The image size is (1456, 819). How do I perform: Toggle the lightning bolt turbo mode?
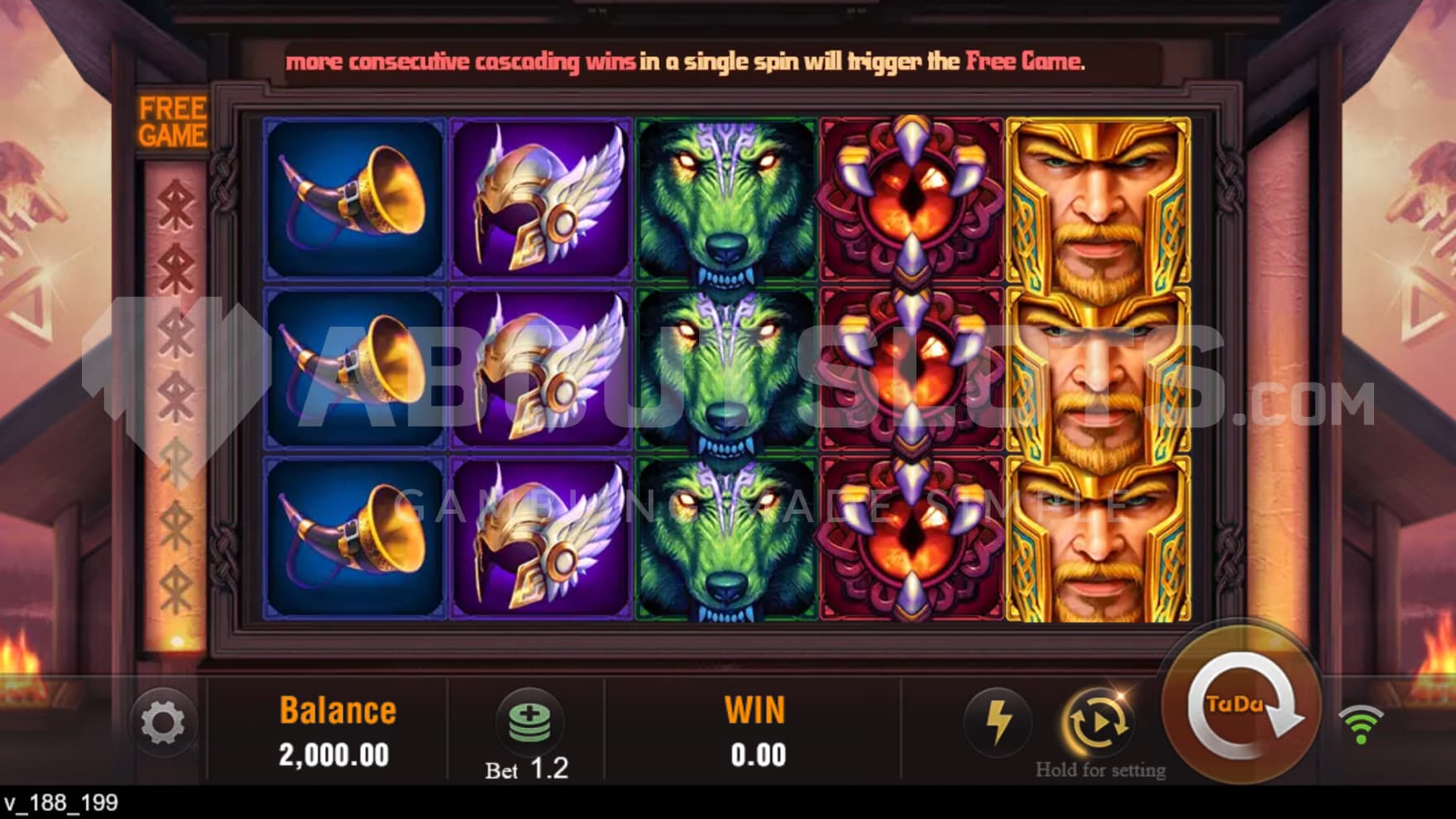tap(998, 721)
